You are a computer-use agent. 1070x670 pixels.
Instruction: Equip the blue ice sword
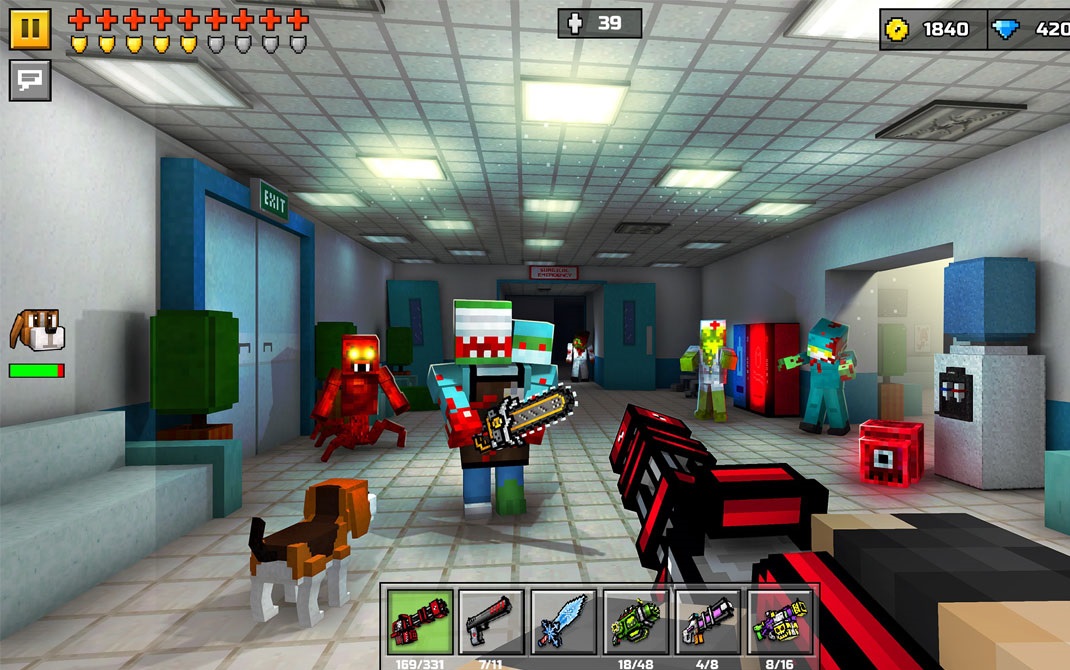pos(563,621)
